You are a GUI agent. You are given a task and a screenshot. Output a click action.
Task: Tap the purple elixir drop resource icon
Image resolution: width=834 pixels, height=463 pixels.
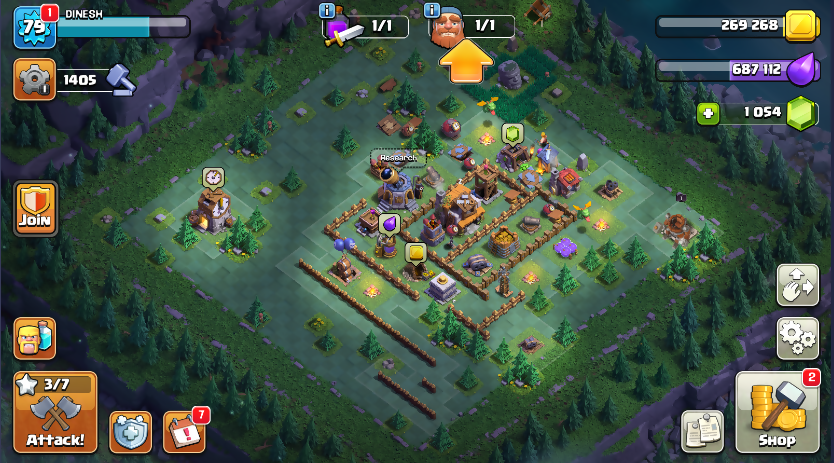click(800, 70)
